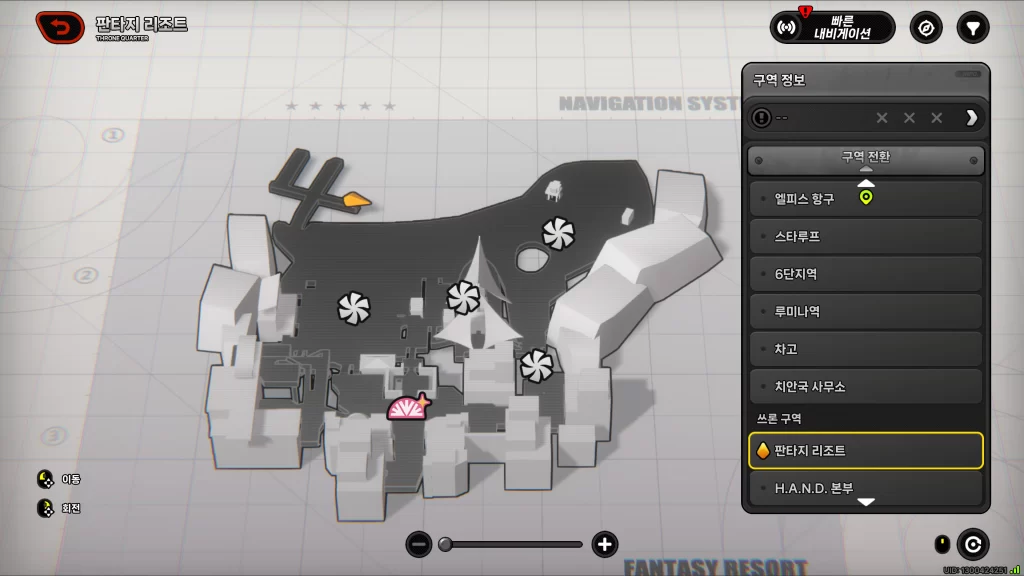The image size is (1024, 576).
Task: Go back using the red return arrow
Action: point(60,27)
